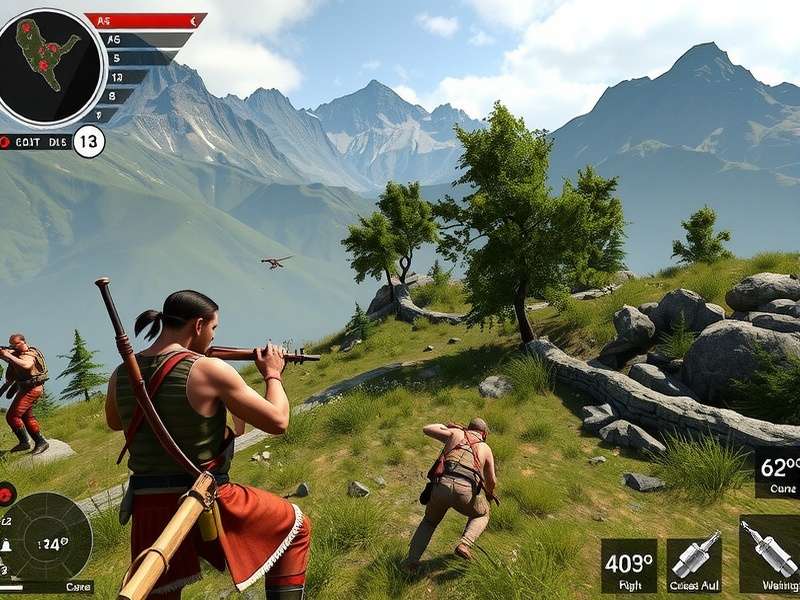Open the circular island minimap

click(50, 67)
